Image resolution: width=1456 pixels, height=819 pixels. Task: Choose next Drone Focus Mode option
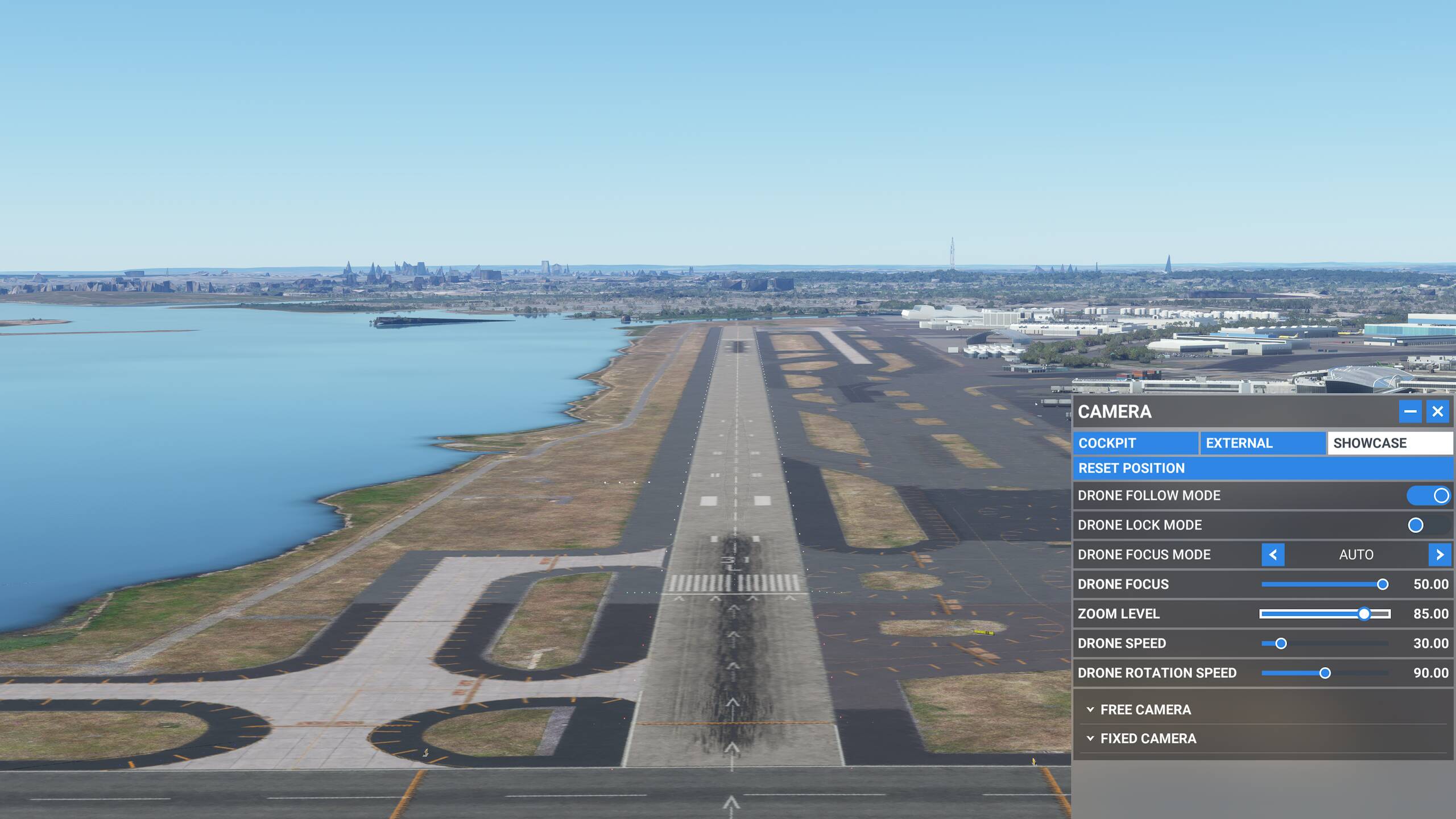(1440, 555)
